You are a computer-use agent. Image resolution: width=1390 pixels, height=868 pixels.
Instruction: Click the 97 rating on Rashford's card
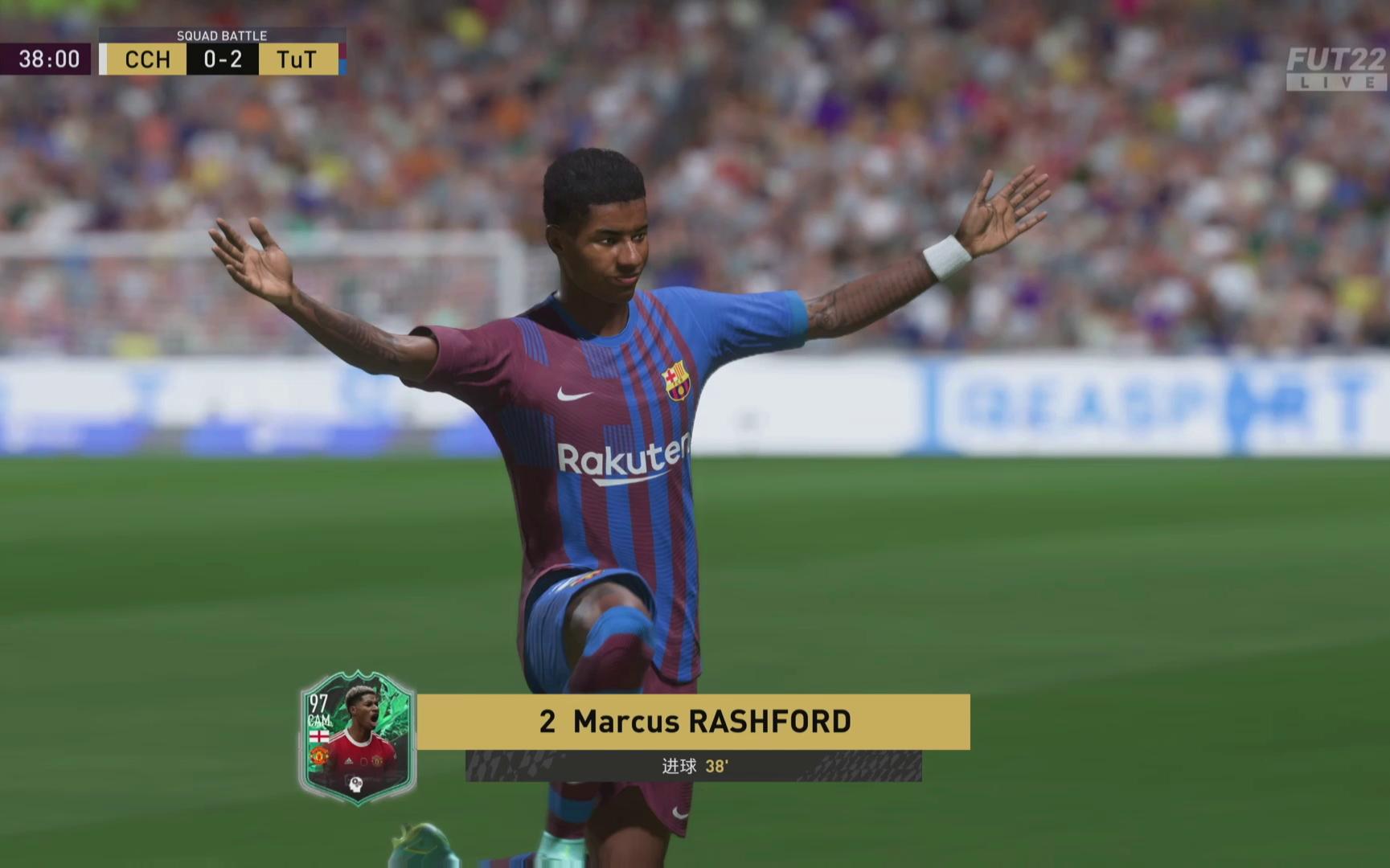click(319, 702)
